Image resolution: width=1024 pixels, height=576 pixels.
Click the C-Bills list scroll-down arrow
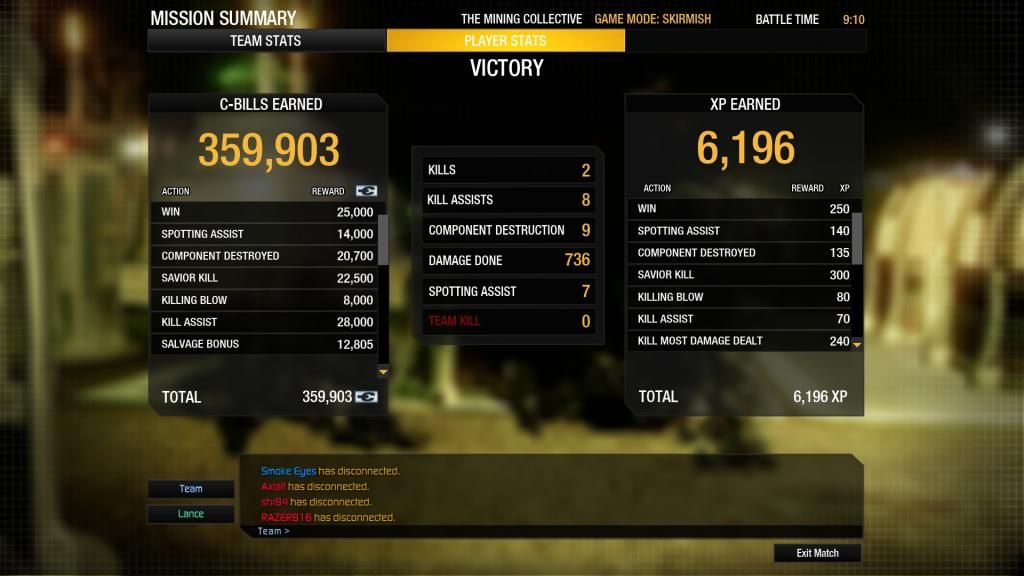pos(382,371)
